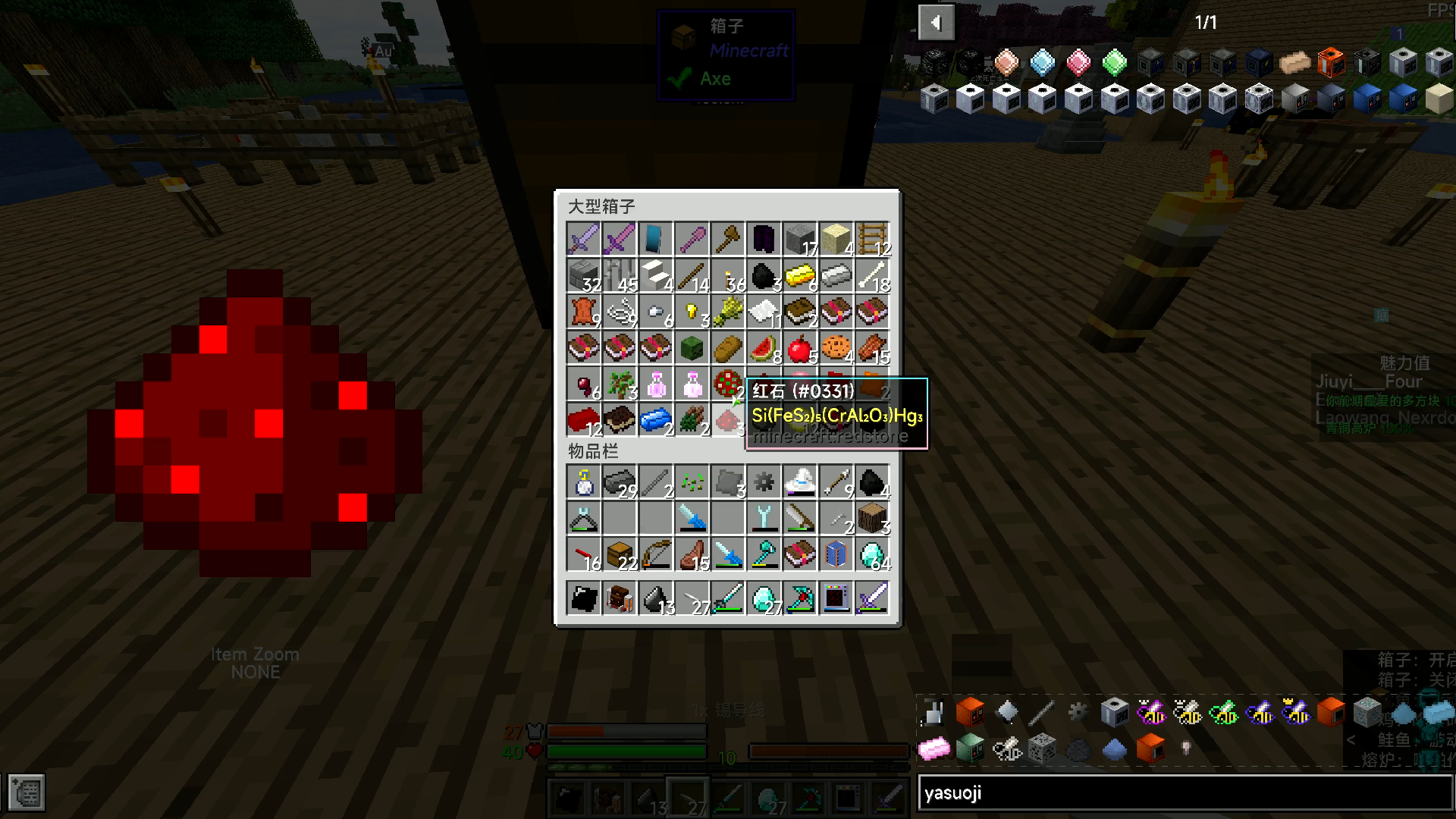
Task: Click the JEI previous page arrow button
Action: 937,22
